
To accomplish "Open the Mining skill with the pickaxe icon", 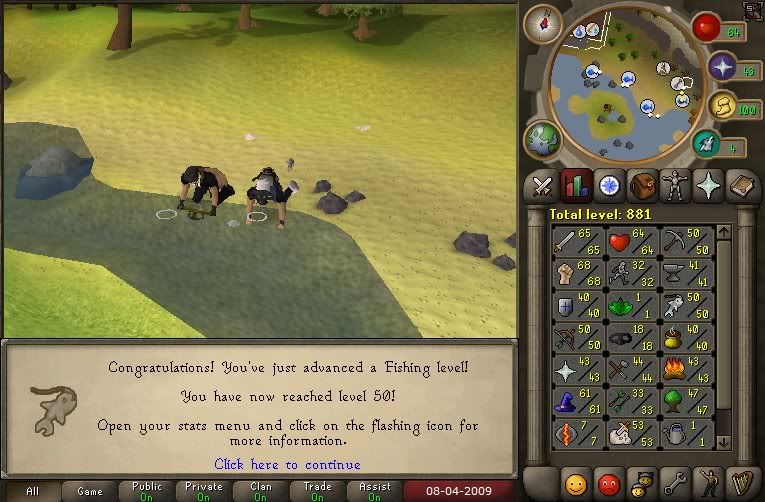I will tap(685, 243).
